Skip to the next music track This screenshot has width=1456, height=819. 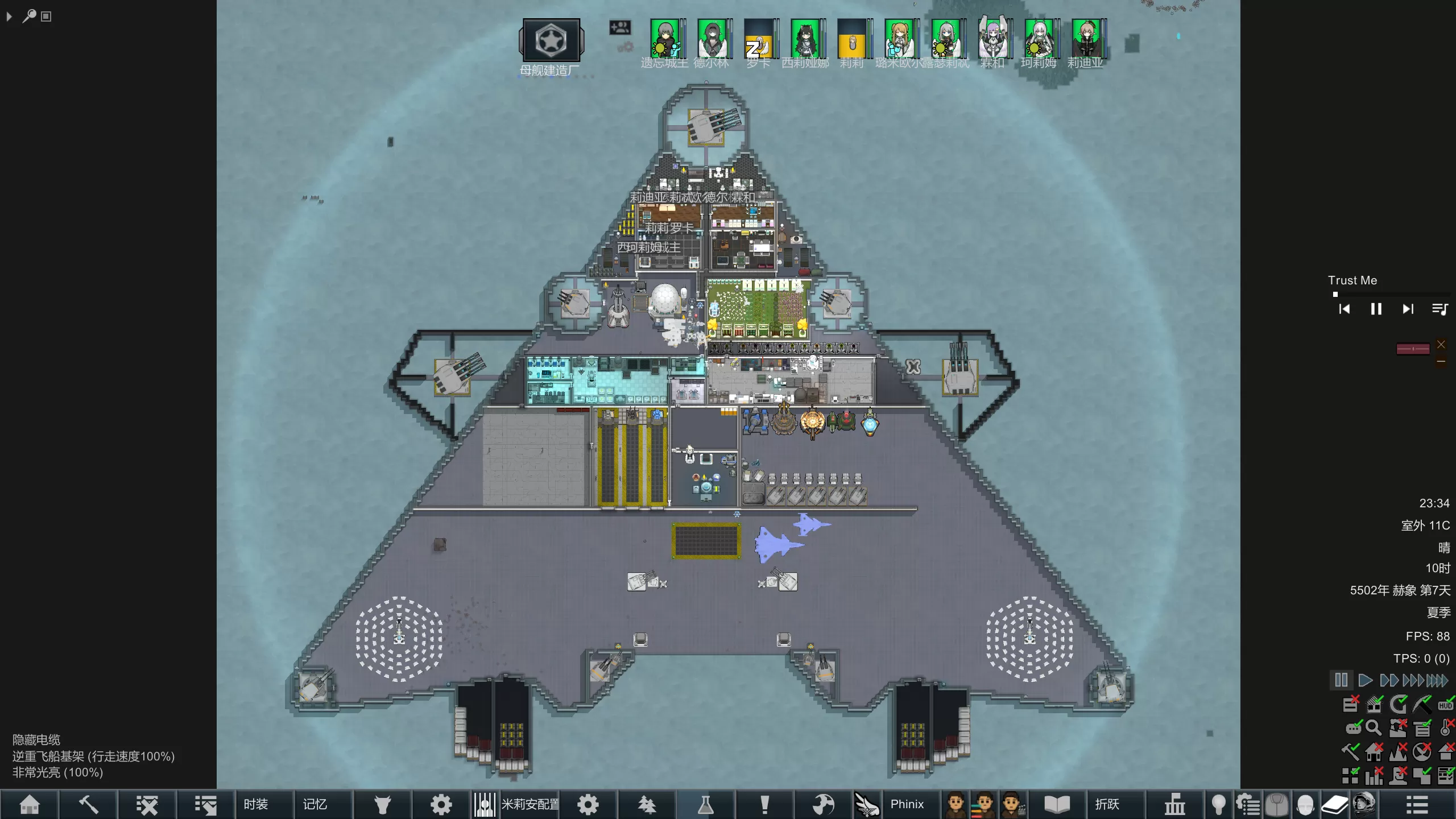(x=1408, y=309)
